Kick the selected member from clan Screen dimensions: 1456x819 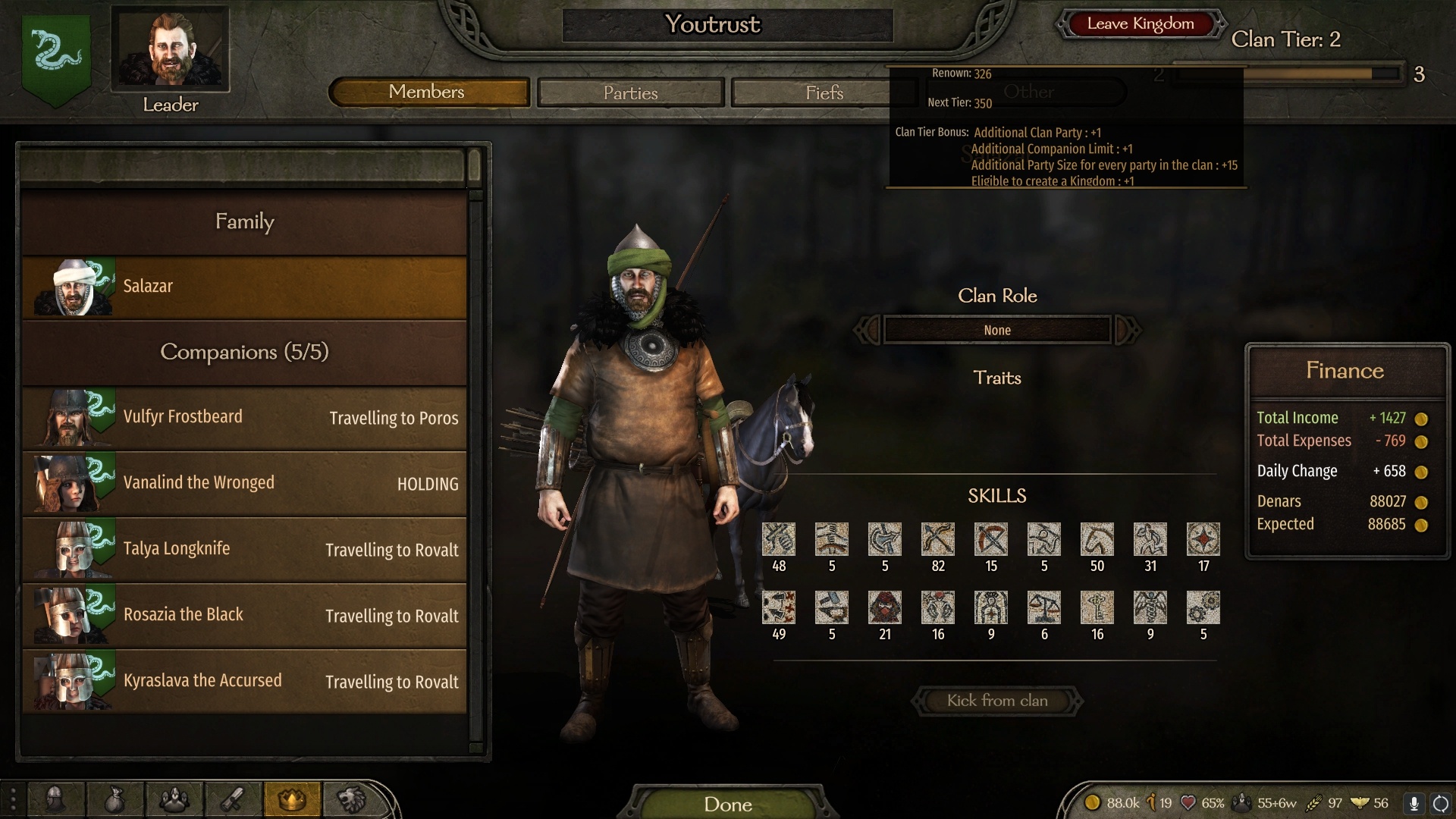tap(996, 701)
